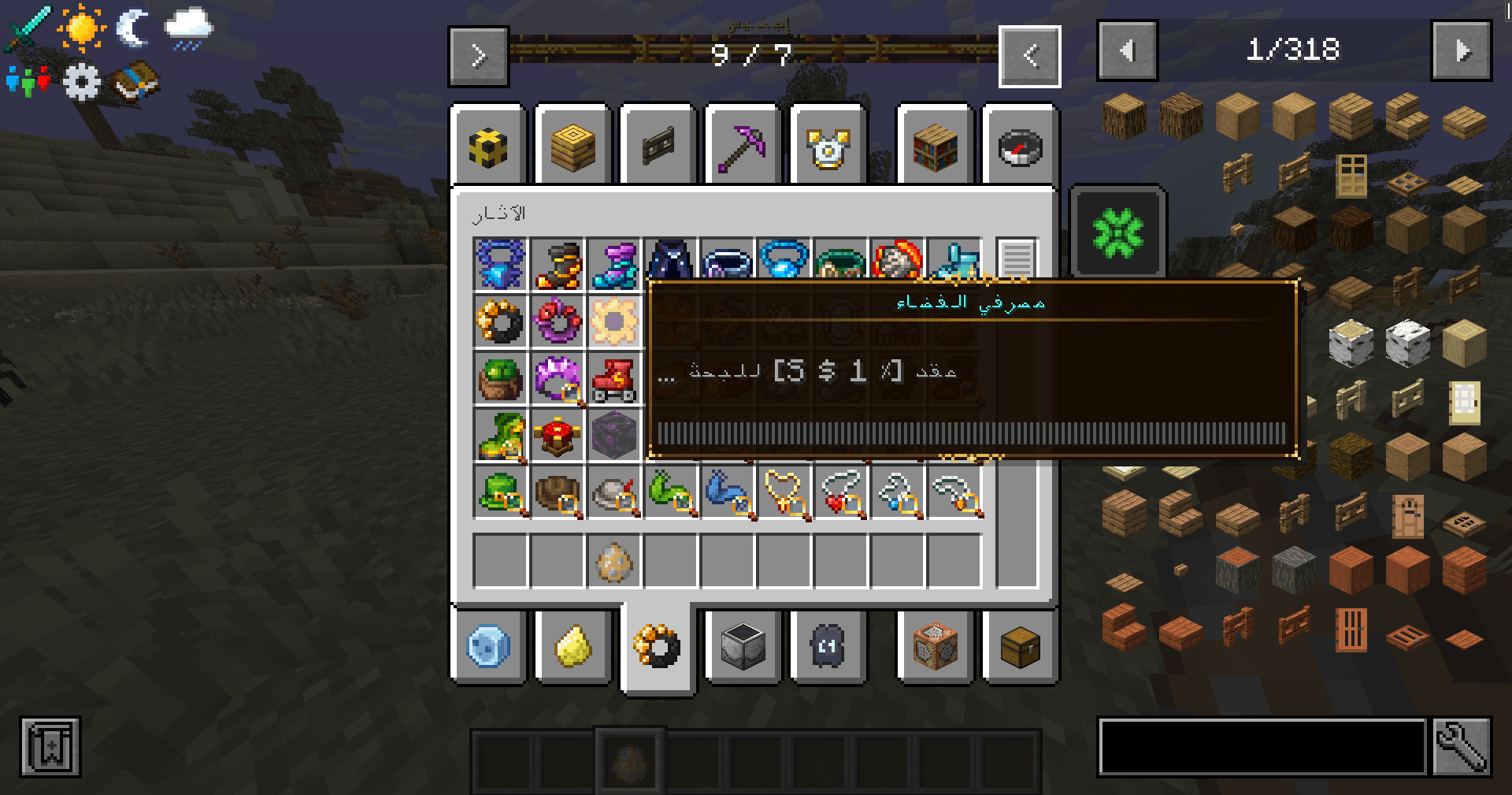This screenshot has height=795, width=1512.
Task: Open the beehive creative tab
Action: [x=573, y=147]
